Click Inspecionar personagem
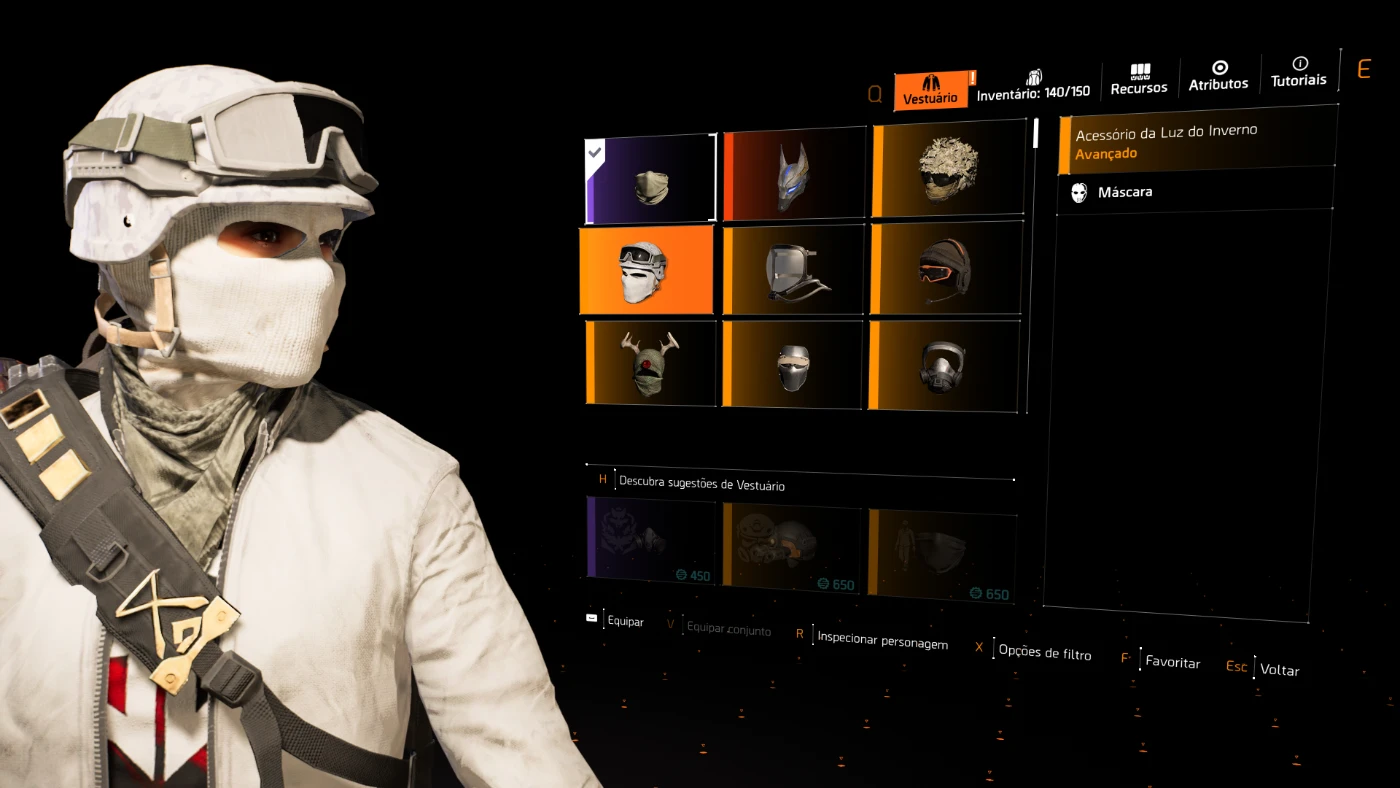Screen dimensions: 1400x788 882,640
